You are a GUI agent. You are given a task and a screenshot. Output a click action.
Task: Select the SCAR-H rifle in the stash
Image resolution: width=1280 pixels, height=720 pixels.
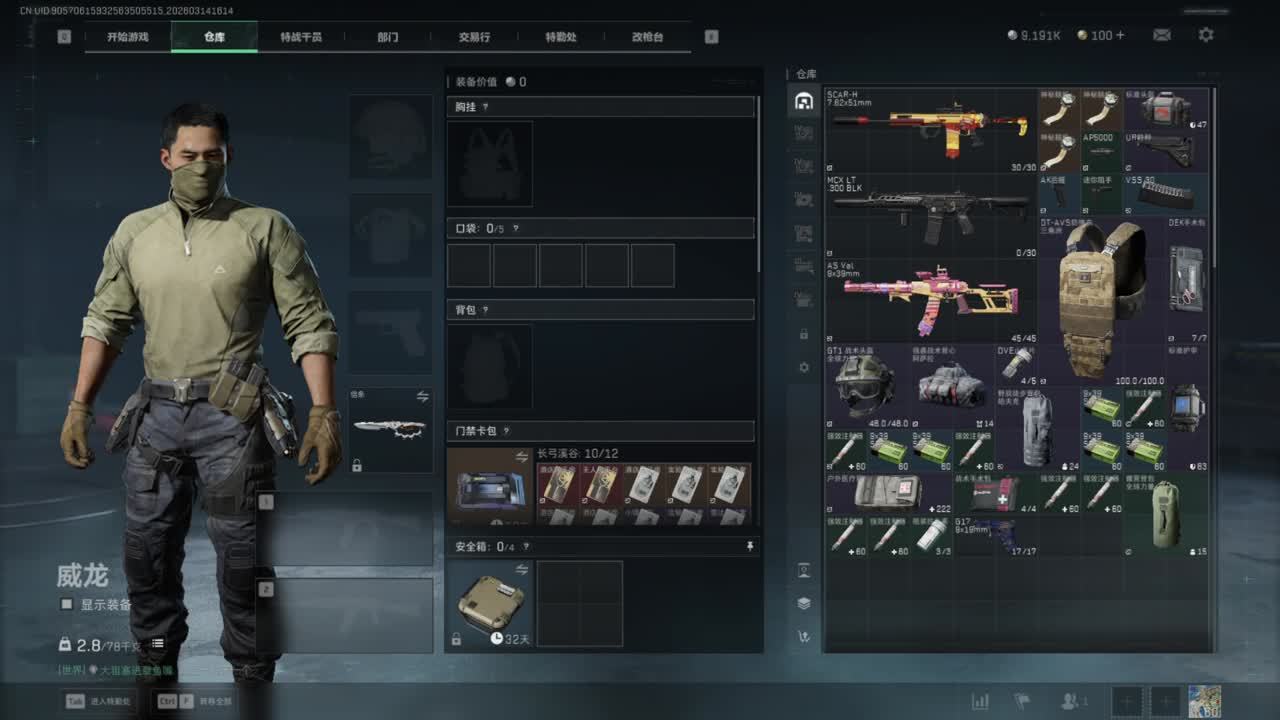pyautogui.click(x=930, y=130)
